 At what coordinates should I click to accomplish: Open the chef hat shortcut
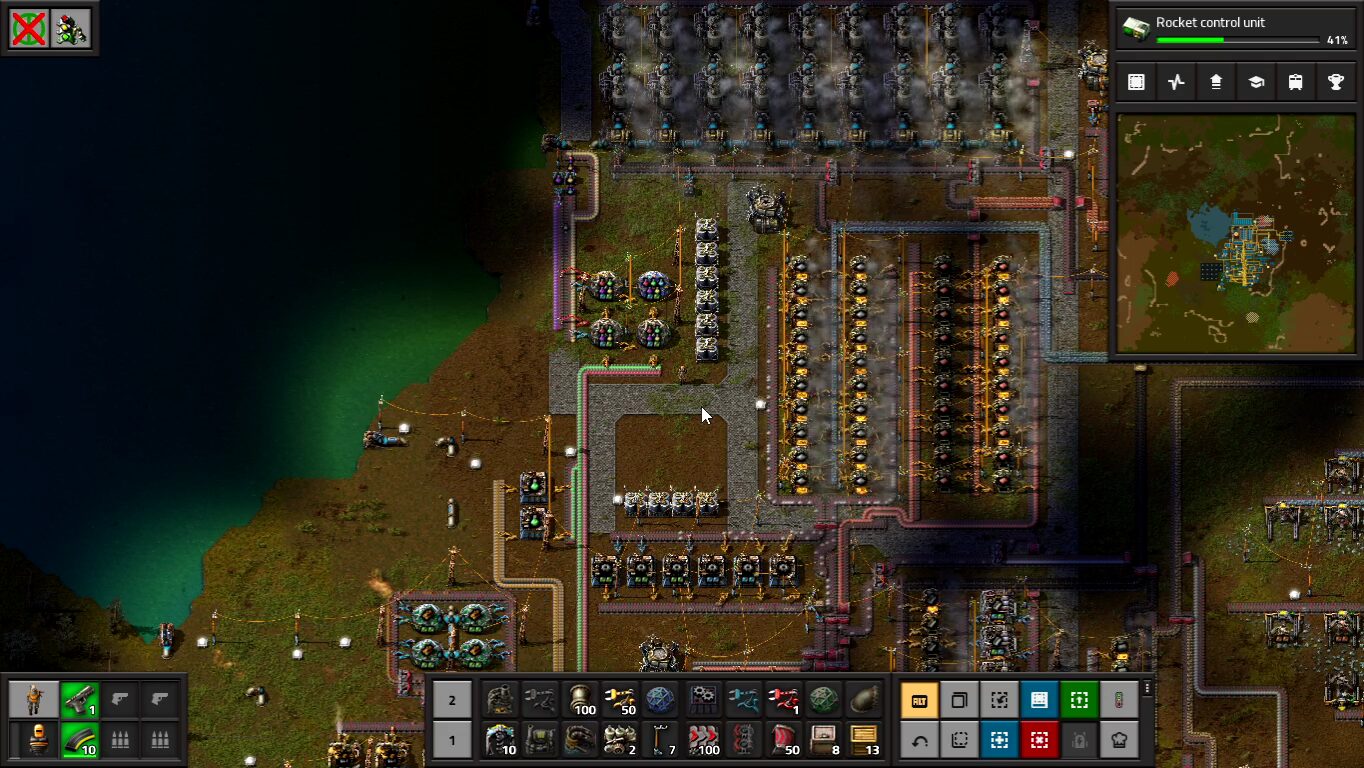(1119, 740)
